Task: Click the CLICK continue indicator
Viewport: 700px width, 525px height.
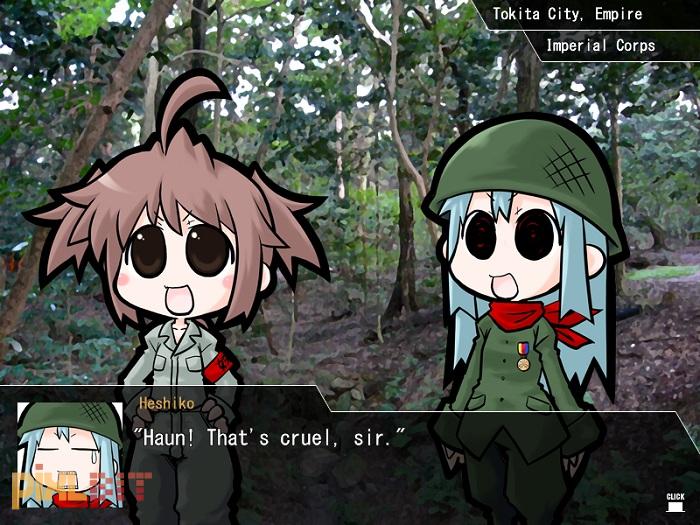Action: (x=675, y=500)
